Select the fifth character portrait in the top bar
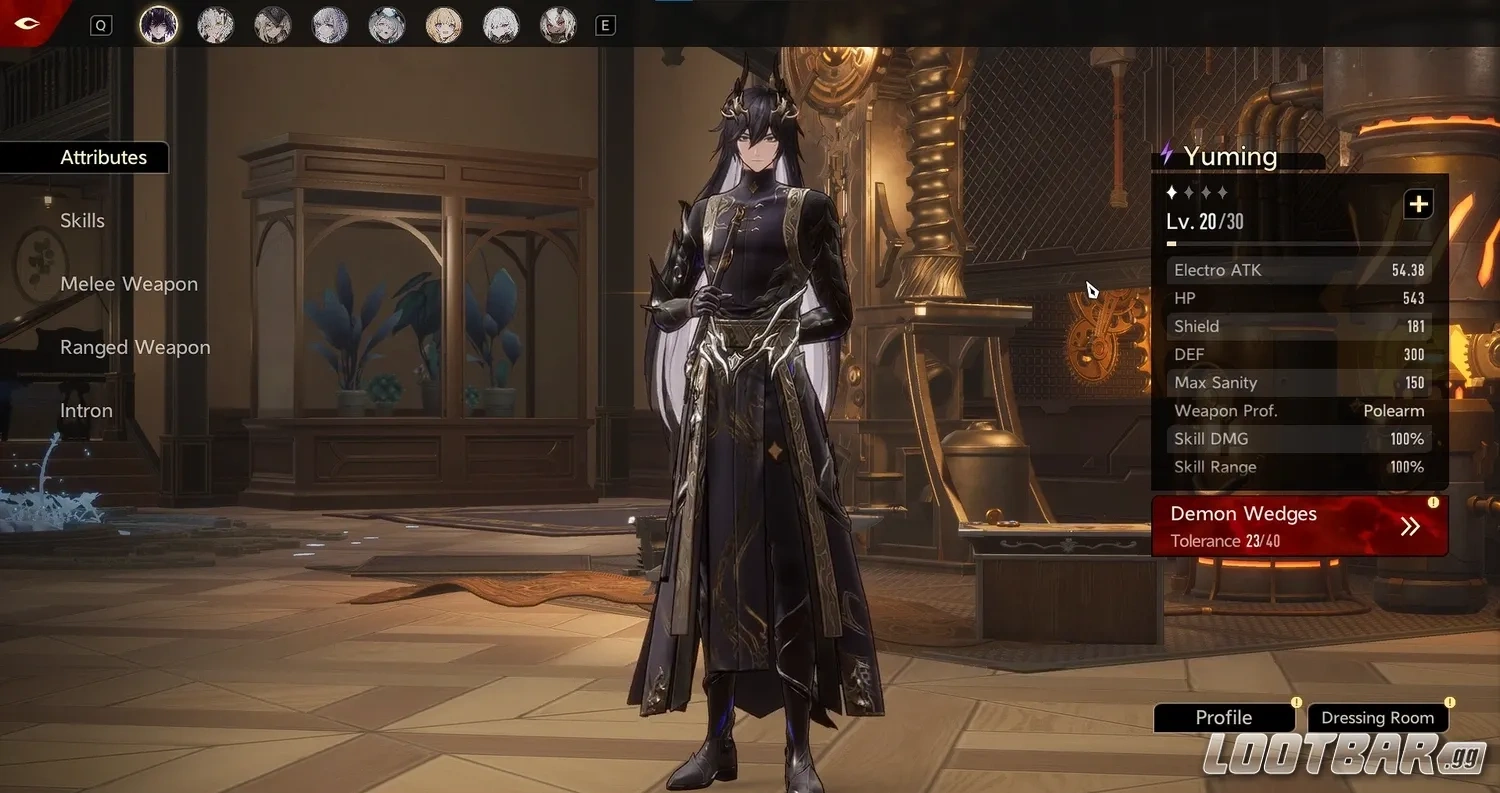 tap(386, 25)
